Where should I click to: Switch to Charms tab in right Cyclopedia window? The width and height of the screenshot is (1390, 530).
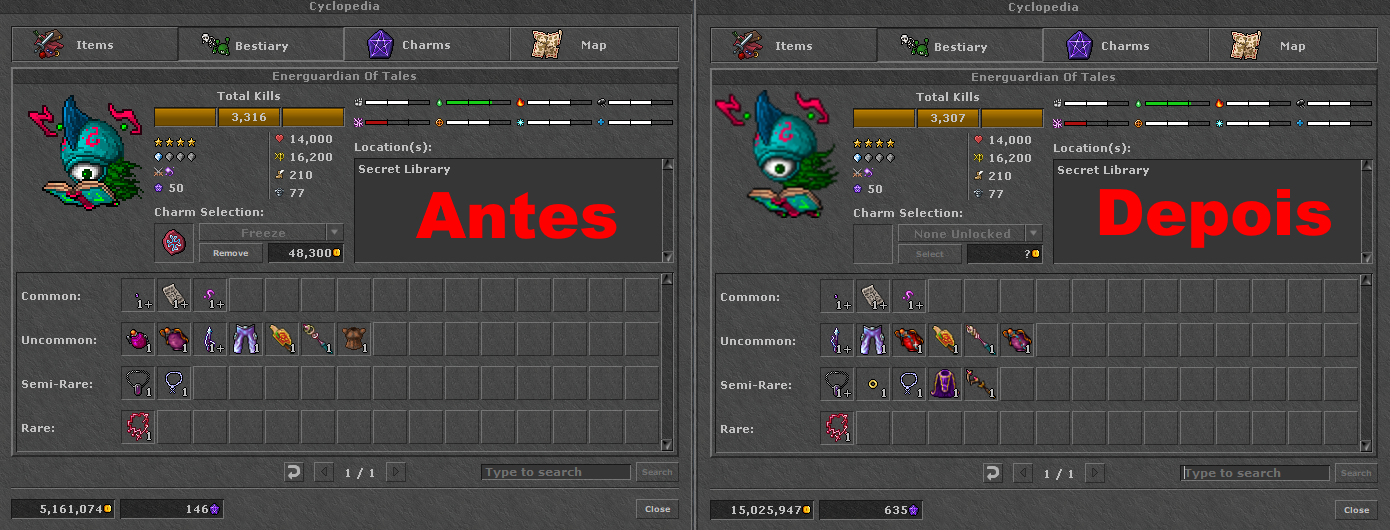pyautogui.click(x=1125, y=46)
